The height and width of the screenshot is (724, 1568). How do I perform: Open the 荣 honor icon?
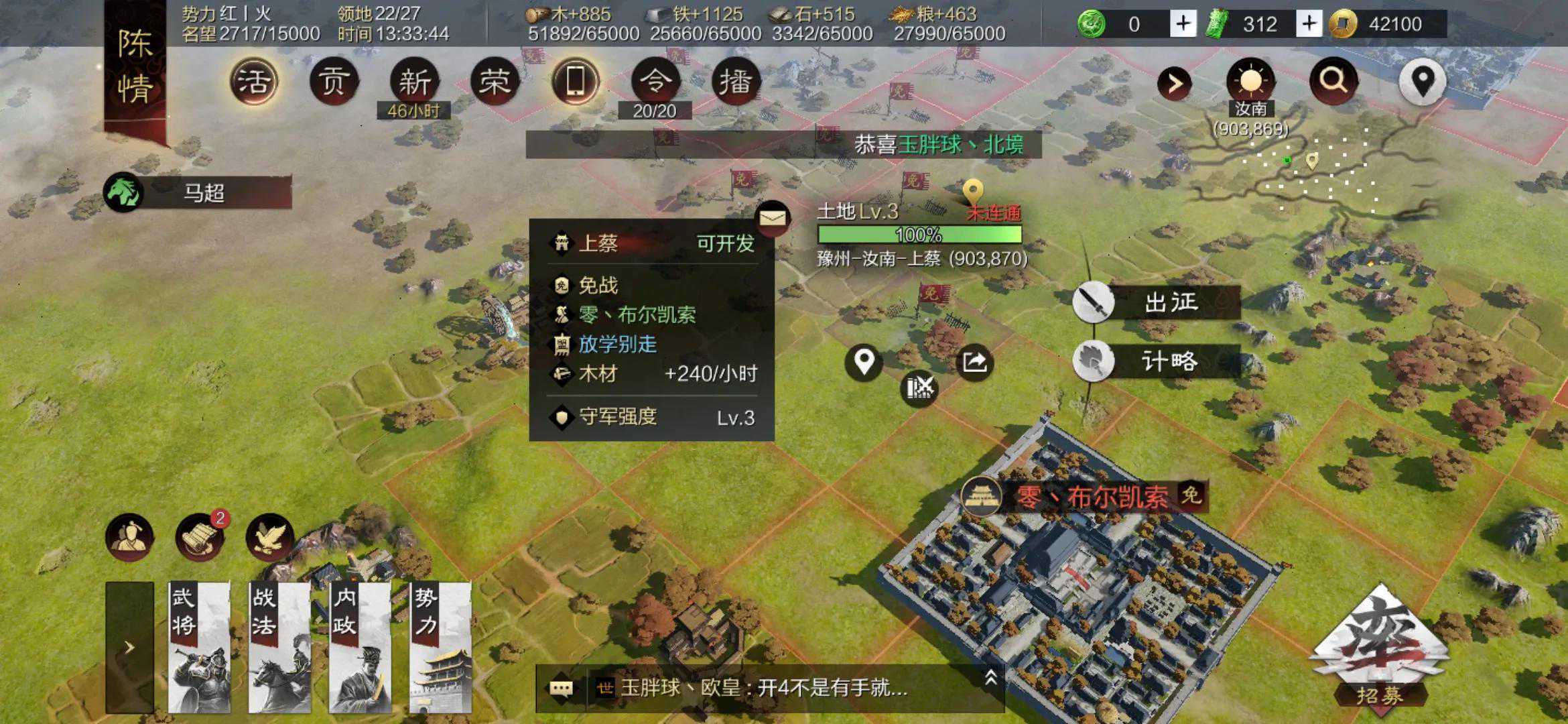pyautogui.click(x=495, y=82)
